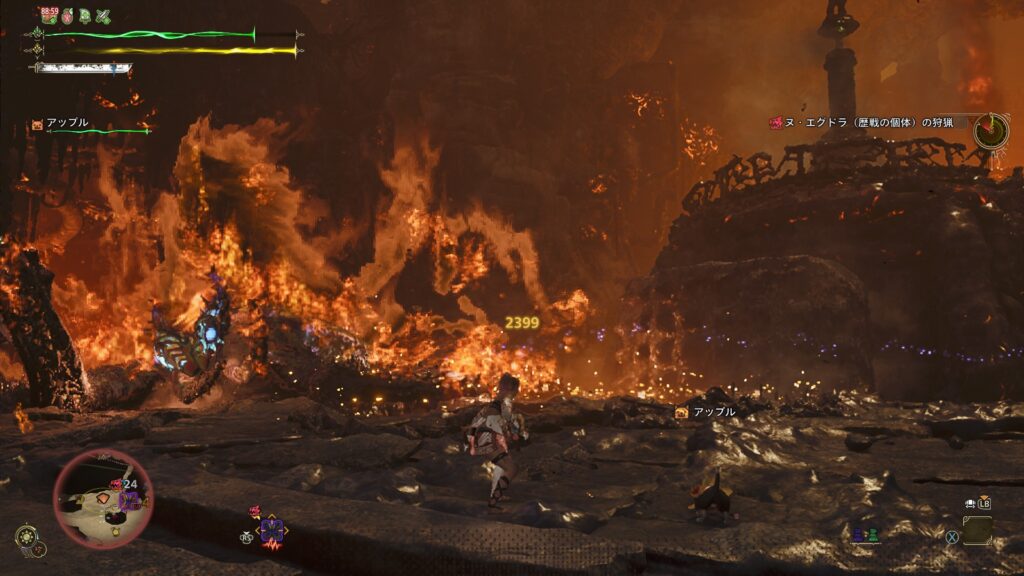Click the sun environment indicator icon
1024x576 pixels.
point(25,535)
